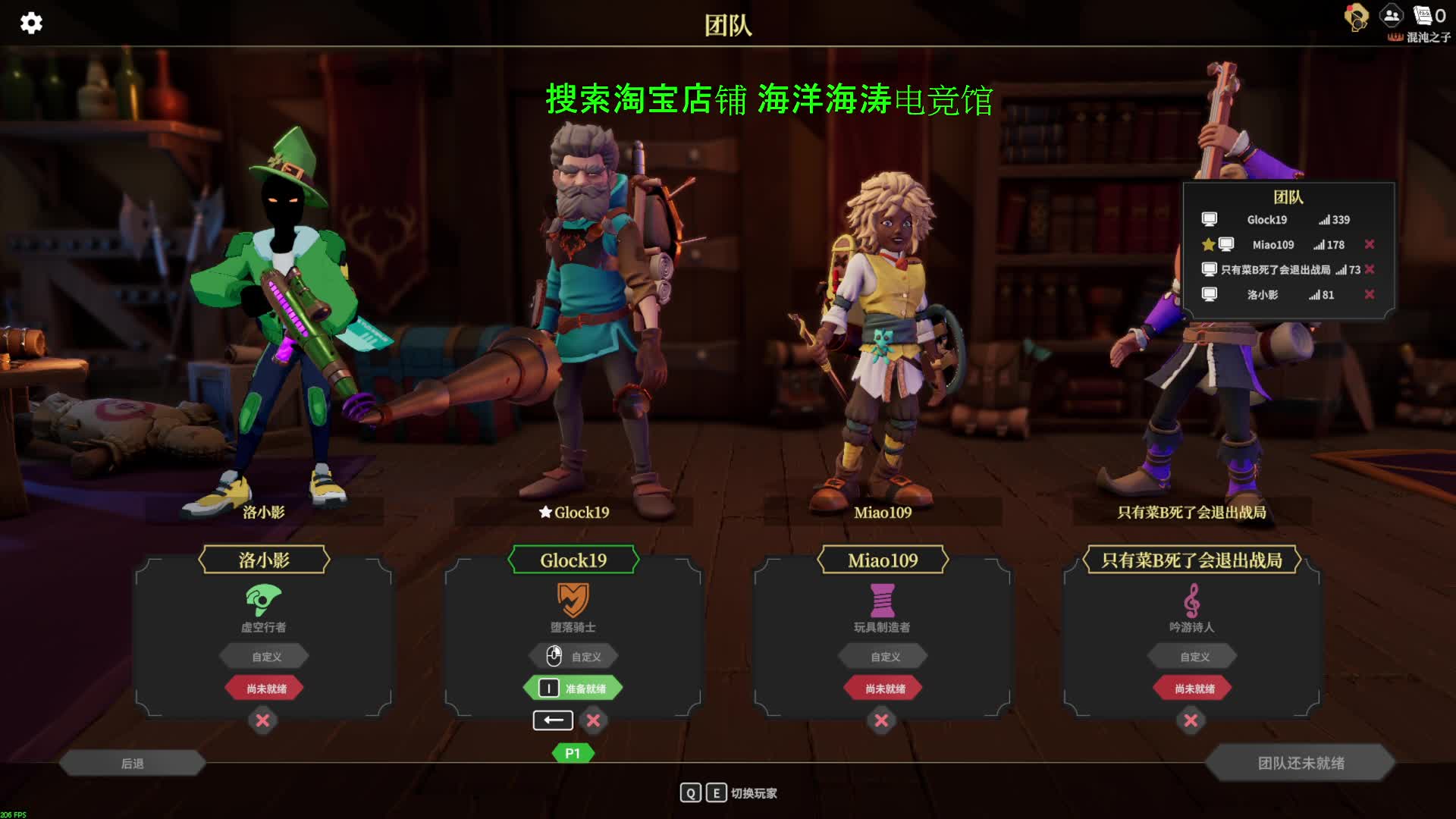Select the 堕落骑士 shield class icon

[573, 600]
